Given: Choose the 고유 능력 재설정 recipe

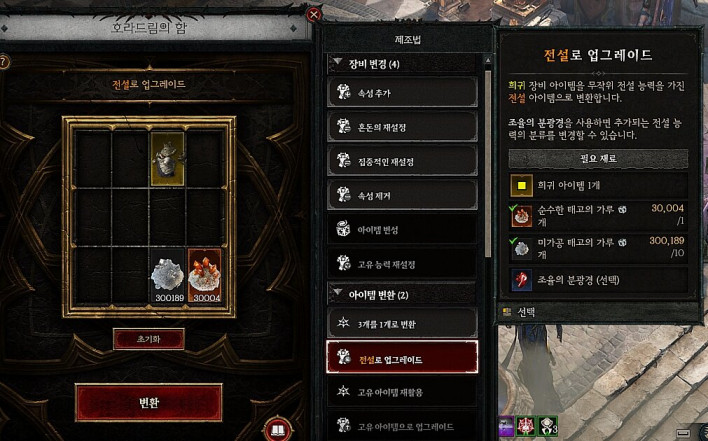Looking at the screenshot, I should coord(401,262).
